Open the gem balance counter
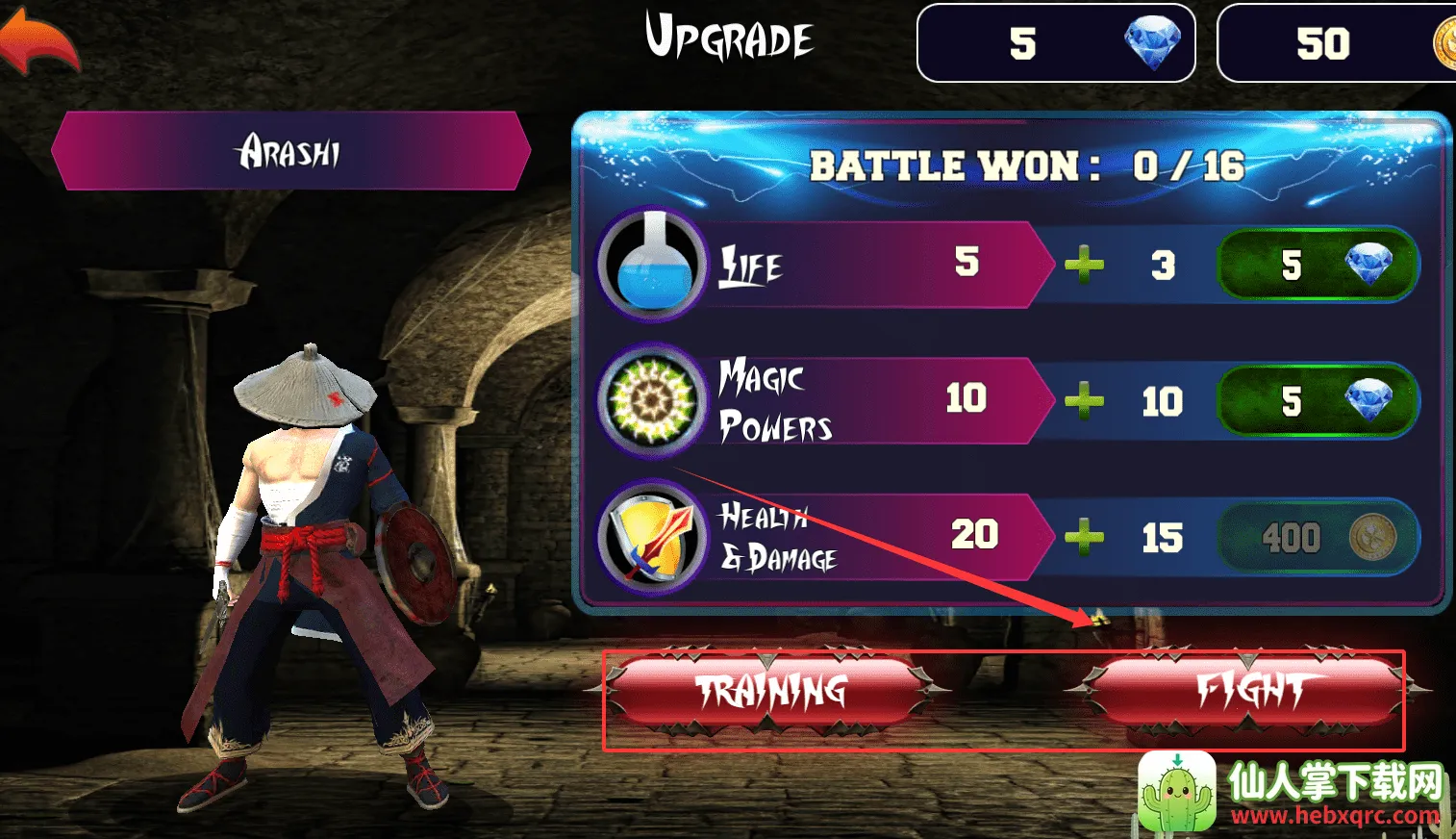 1055,43
